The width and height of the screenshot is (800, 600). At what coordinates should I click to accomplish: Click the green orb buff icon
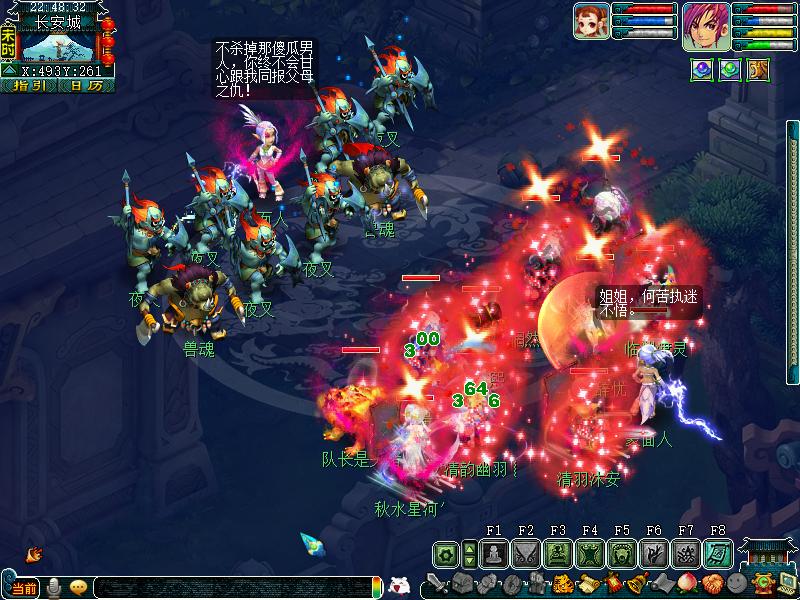(730, 70)
